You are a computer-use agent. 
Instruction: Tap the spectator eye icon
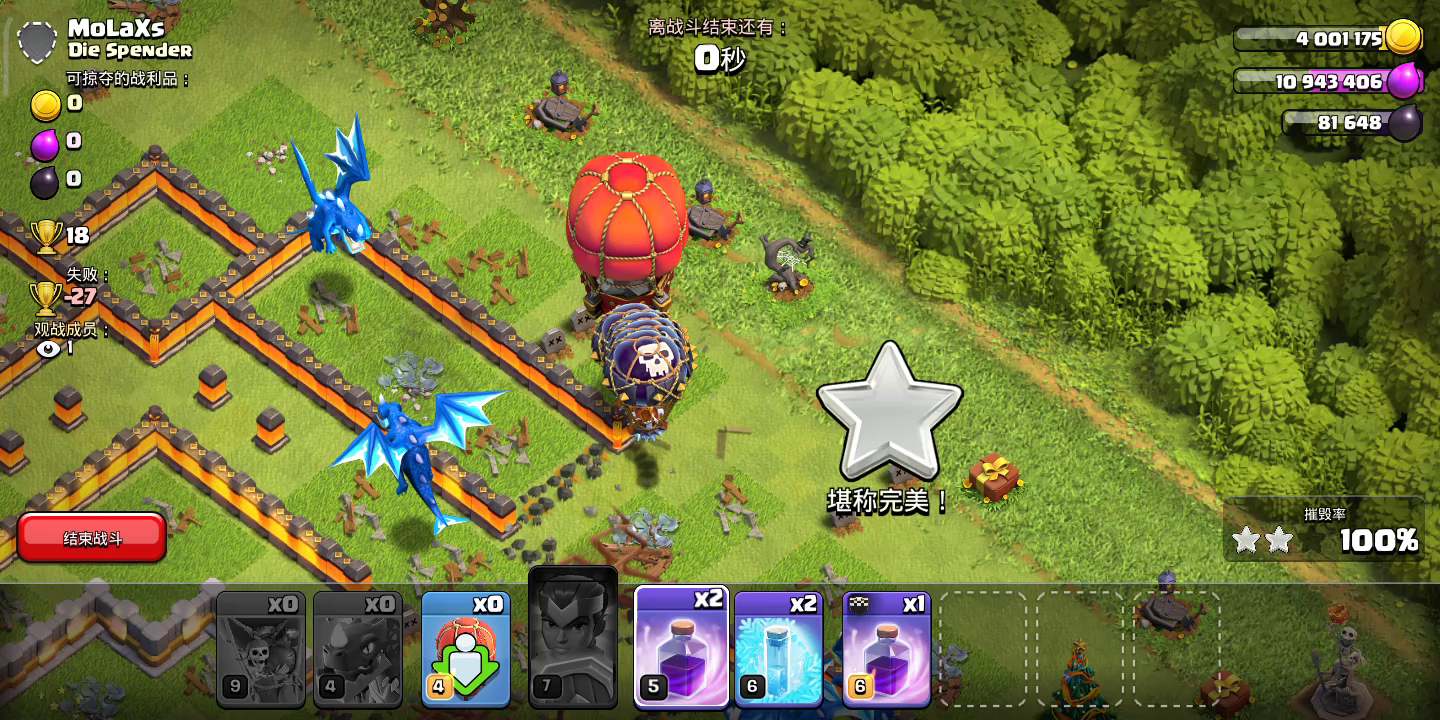(47, 349)
